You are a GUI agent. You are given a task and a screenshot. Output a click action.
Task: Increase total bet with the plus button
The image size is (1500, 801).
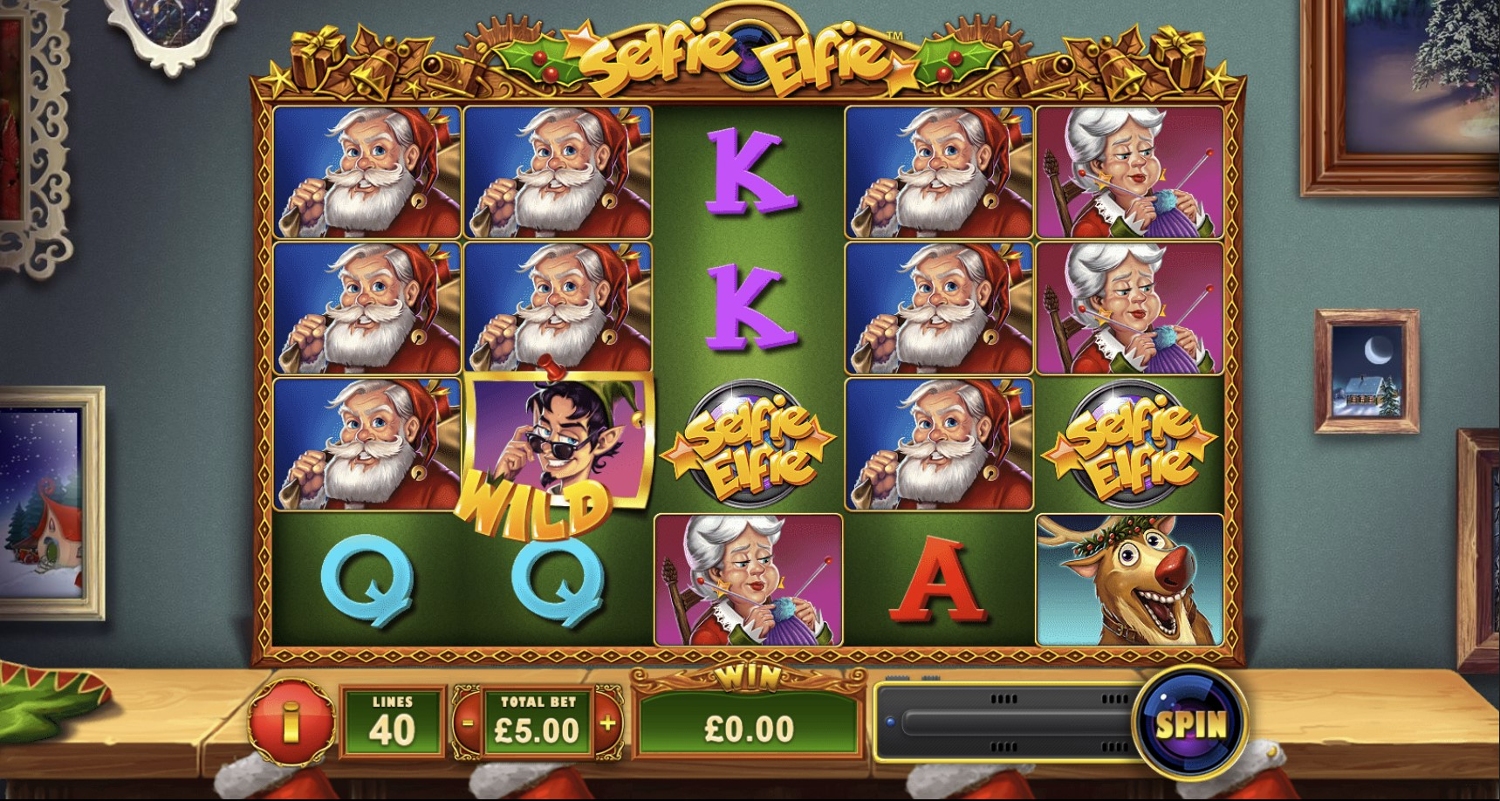(607, 722)
